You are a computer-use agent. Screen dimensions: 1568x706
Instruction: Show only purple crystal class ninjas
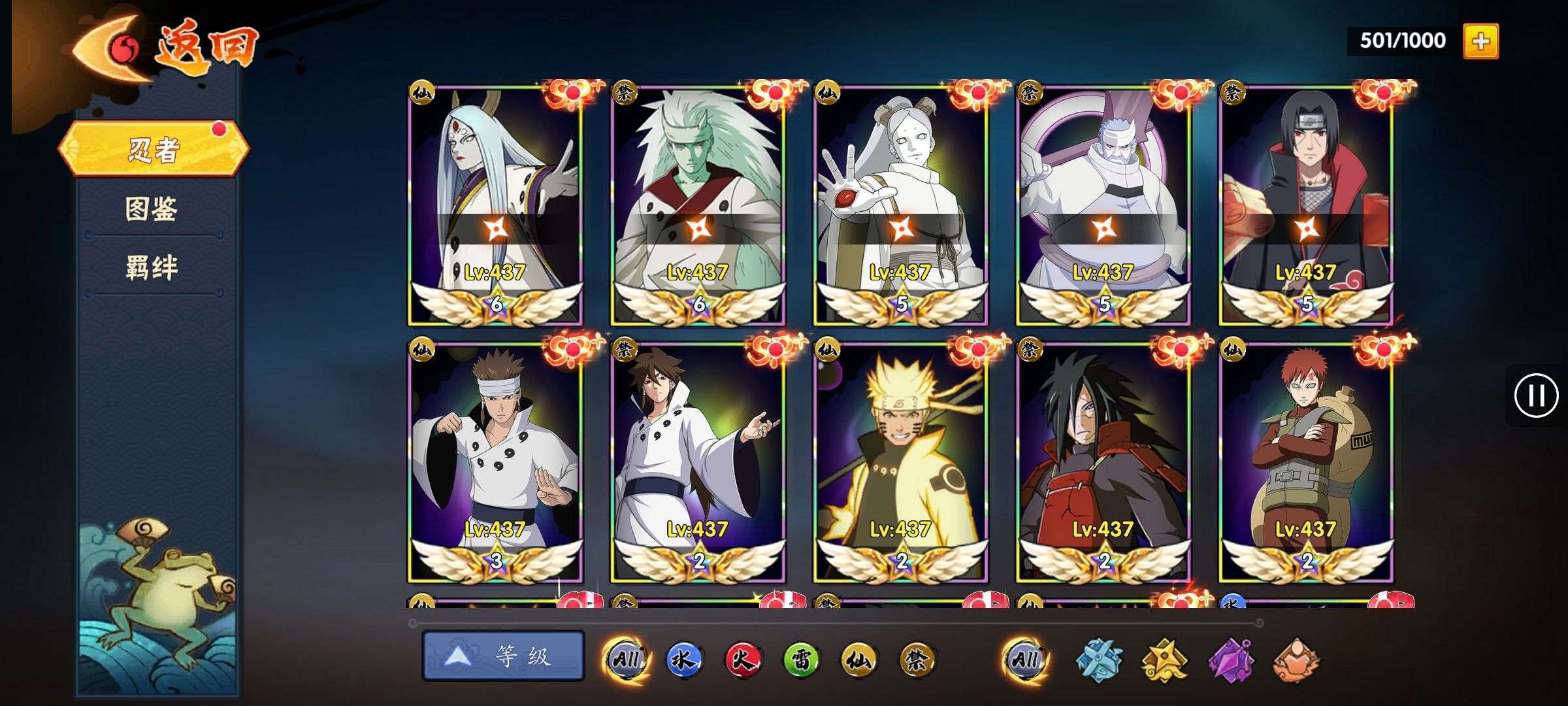point(1231,660)
